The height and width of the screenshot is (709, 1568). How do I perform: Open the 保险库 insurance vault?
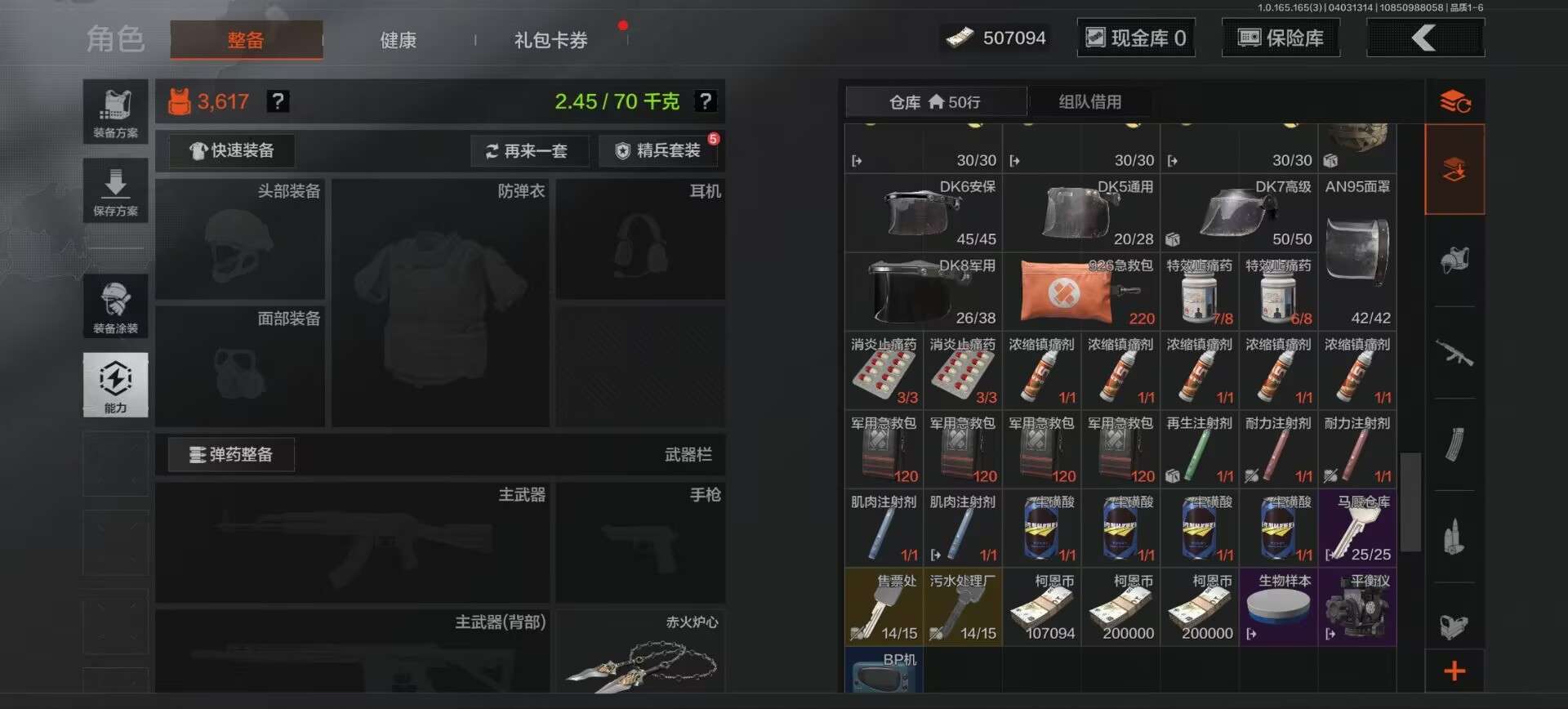point(1281,37)
